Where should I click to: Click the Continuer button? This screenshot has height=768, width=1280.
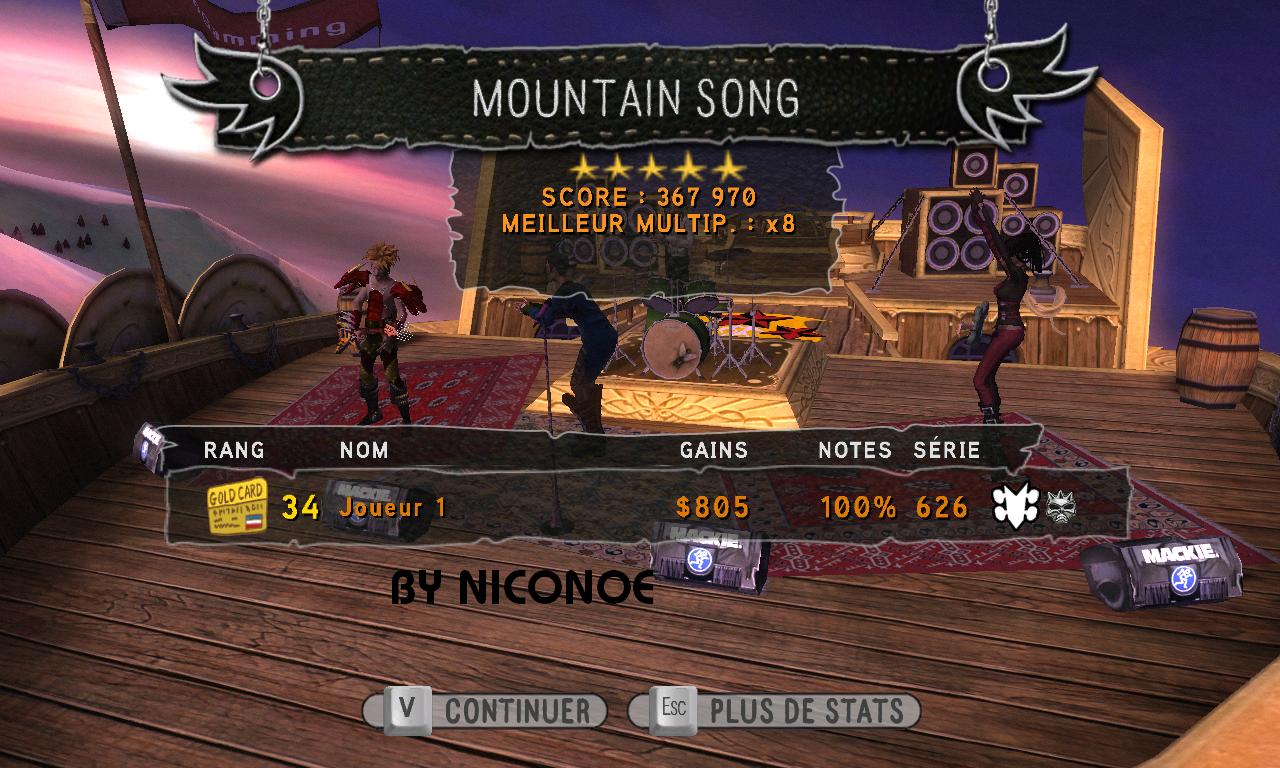[486, 711]
